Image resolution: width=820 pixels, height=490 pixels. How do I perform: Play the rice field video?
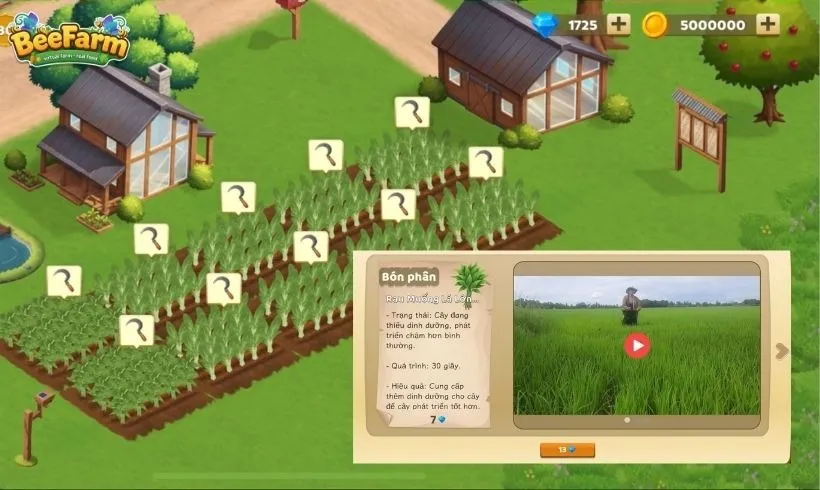point(637,346)
